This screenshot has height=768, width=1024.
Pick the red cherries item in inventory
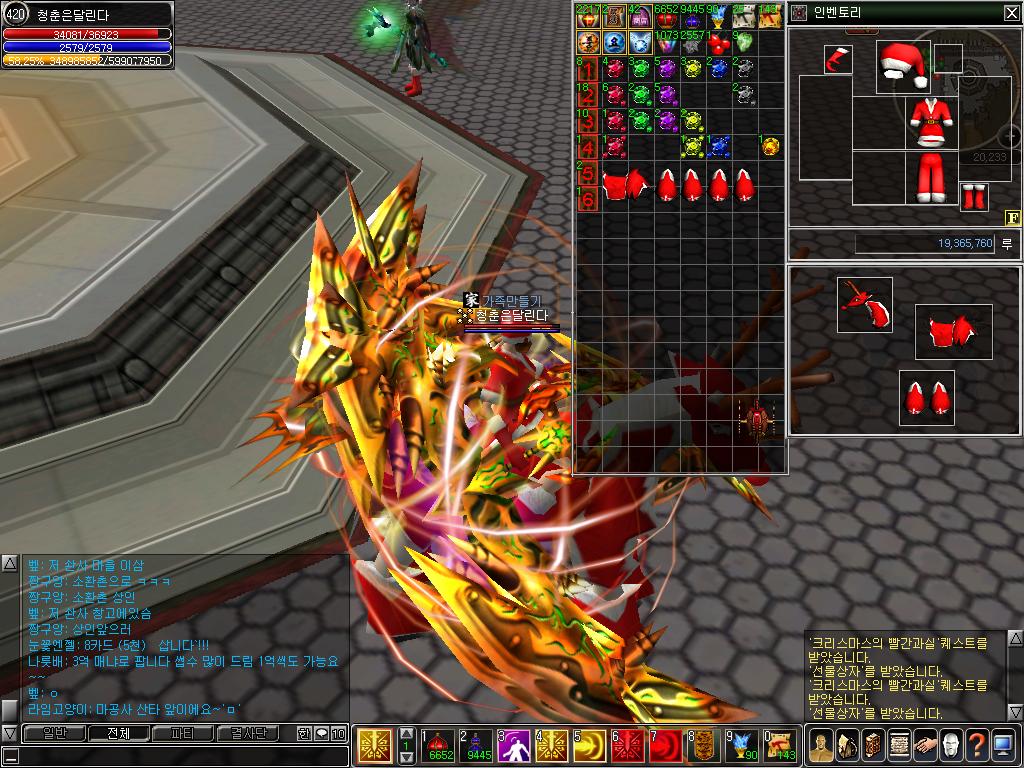click(x=717, y=43)
